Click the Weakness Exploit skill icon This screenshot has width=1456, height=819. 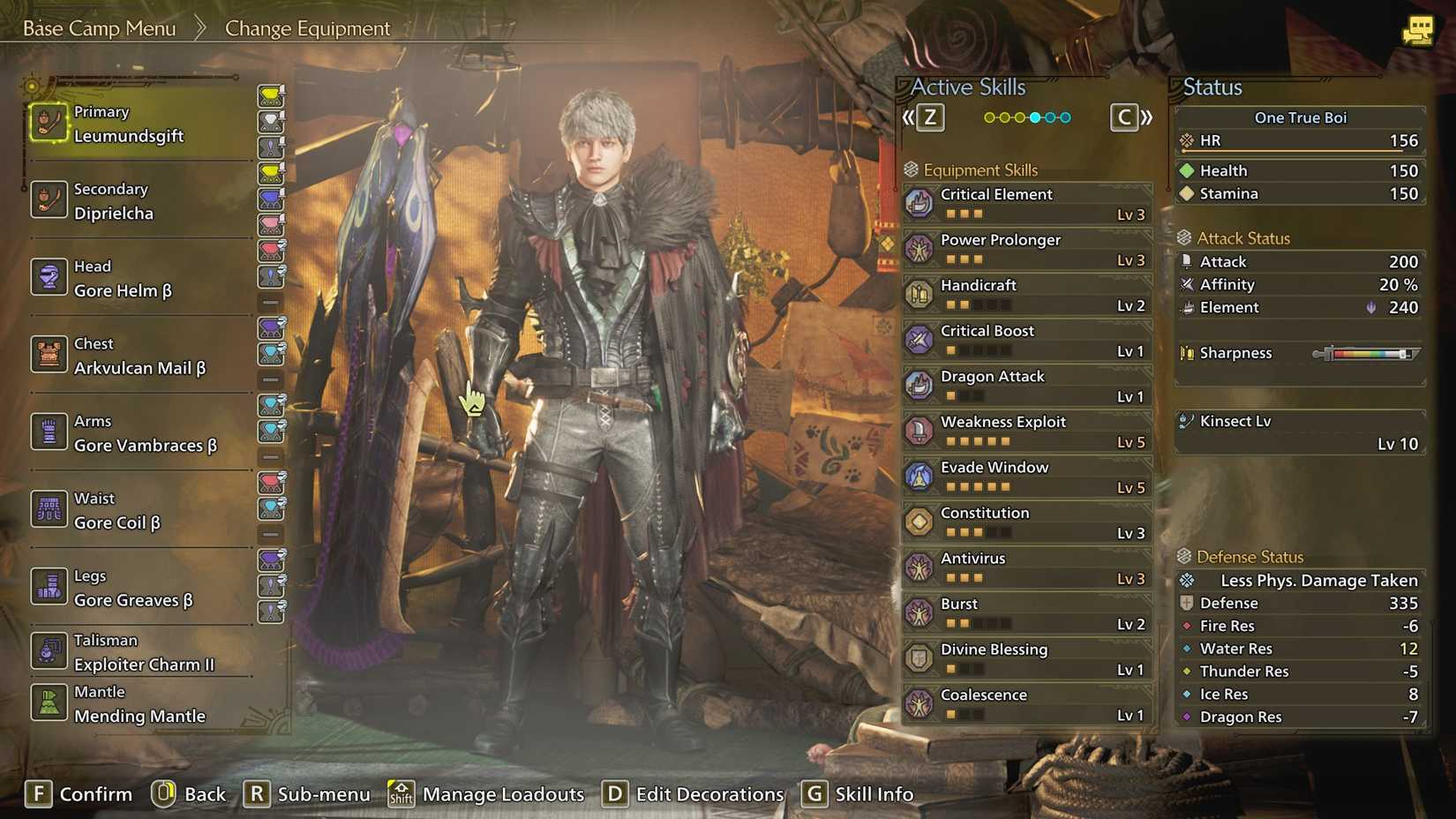point(919,430)
